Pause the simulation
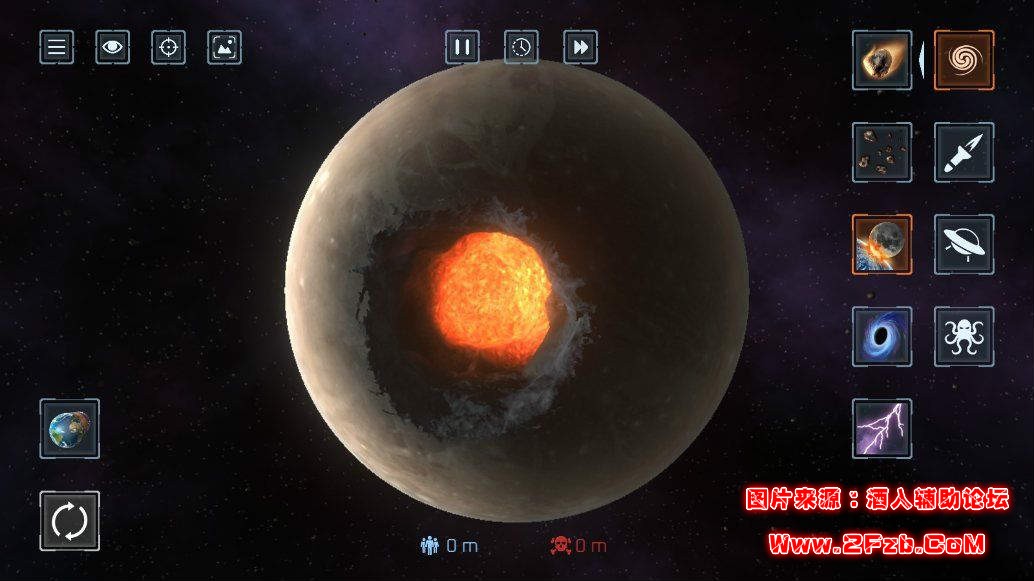This screenshot has width=1034, height=581. click(462, 47)
